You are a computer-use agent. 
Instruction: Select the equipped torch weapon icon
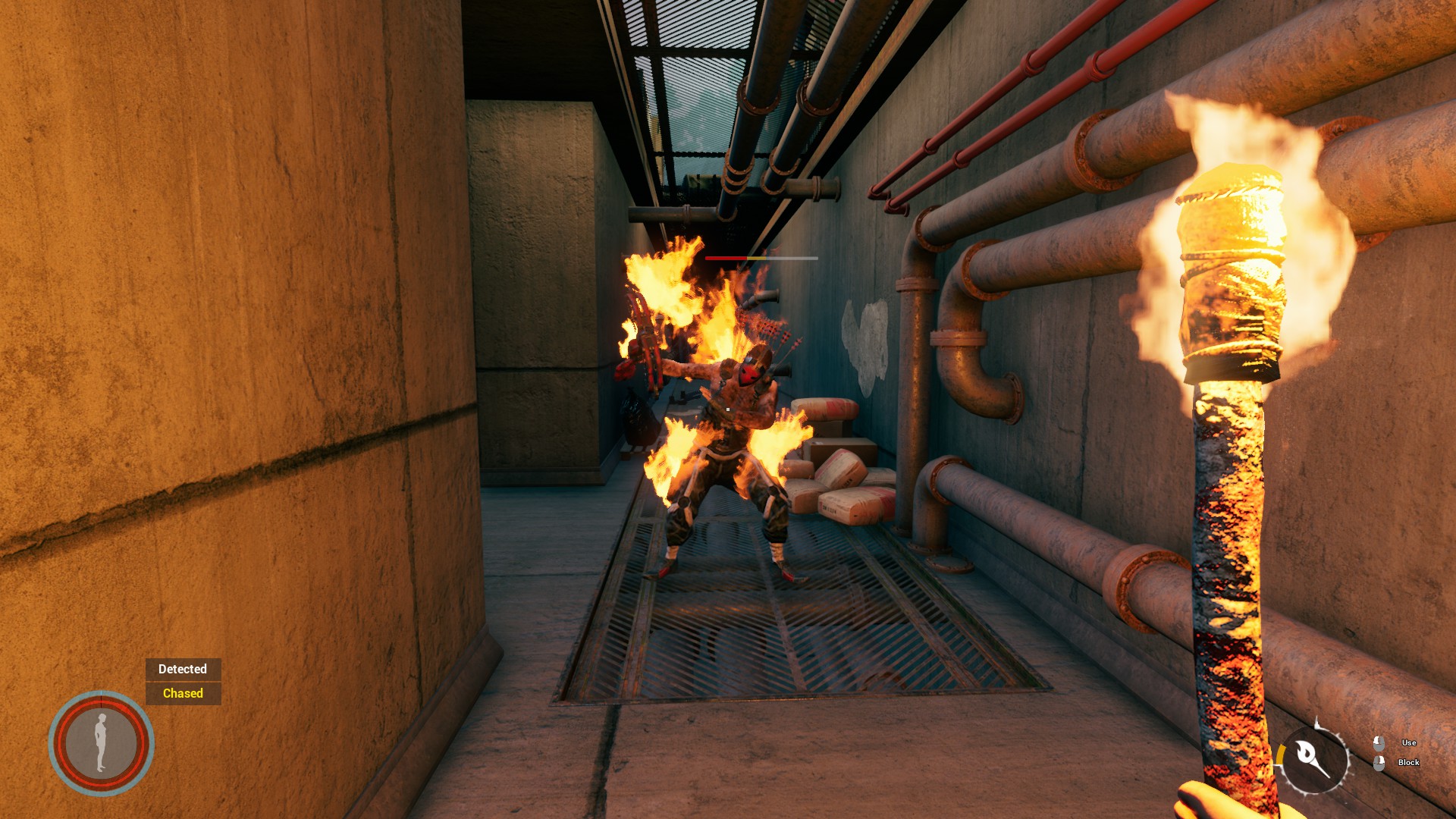[x=1313, y=758]
